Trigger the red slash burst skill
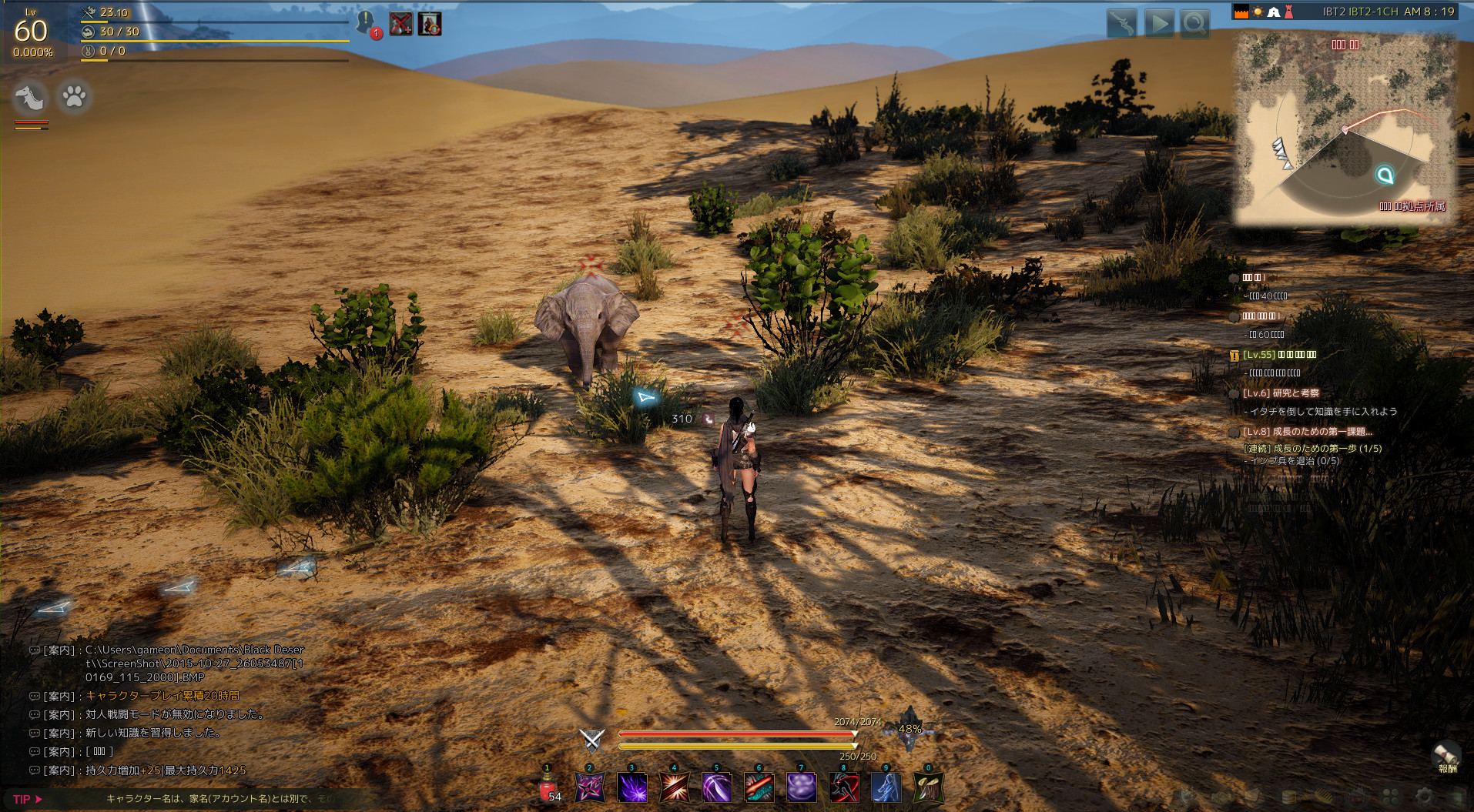This screenshot has width=1474, height=812. point(675,788)
